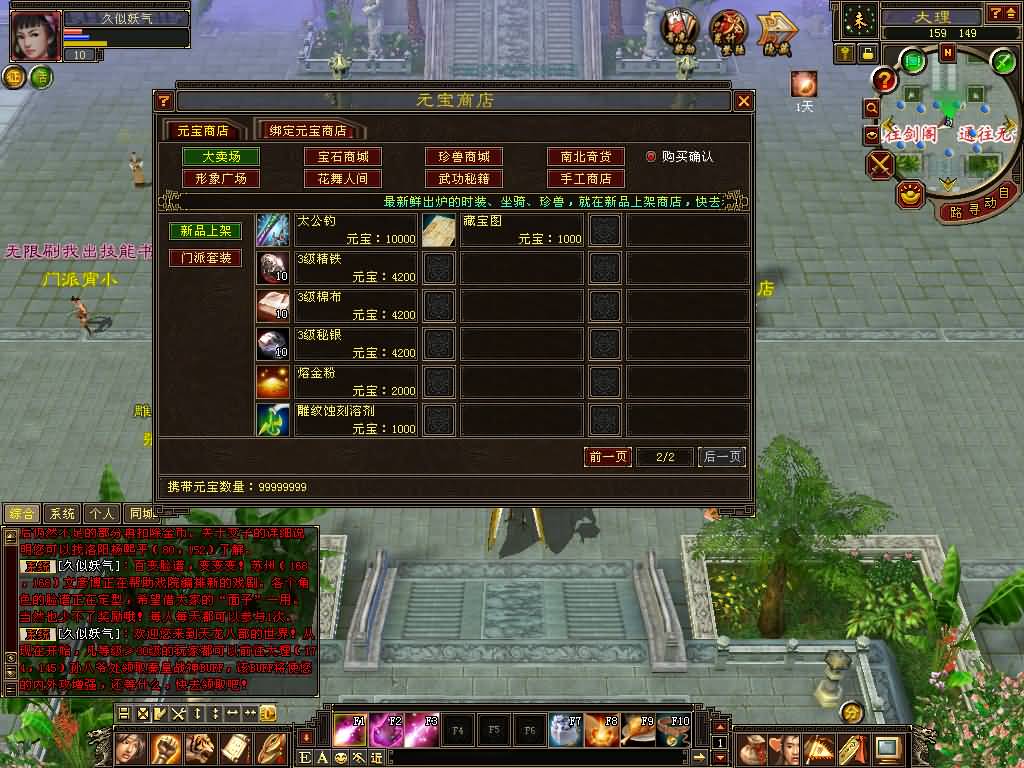Image resolution: width=1024 pixels, height=768 pixels.
Task: Open the 手工商店 category
Action: pyautogui.click(x=585, y=179)
